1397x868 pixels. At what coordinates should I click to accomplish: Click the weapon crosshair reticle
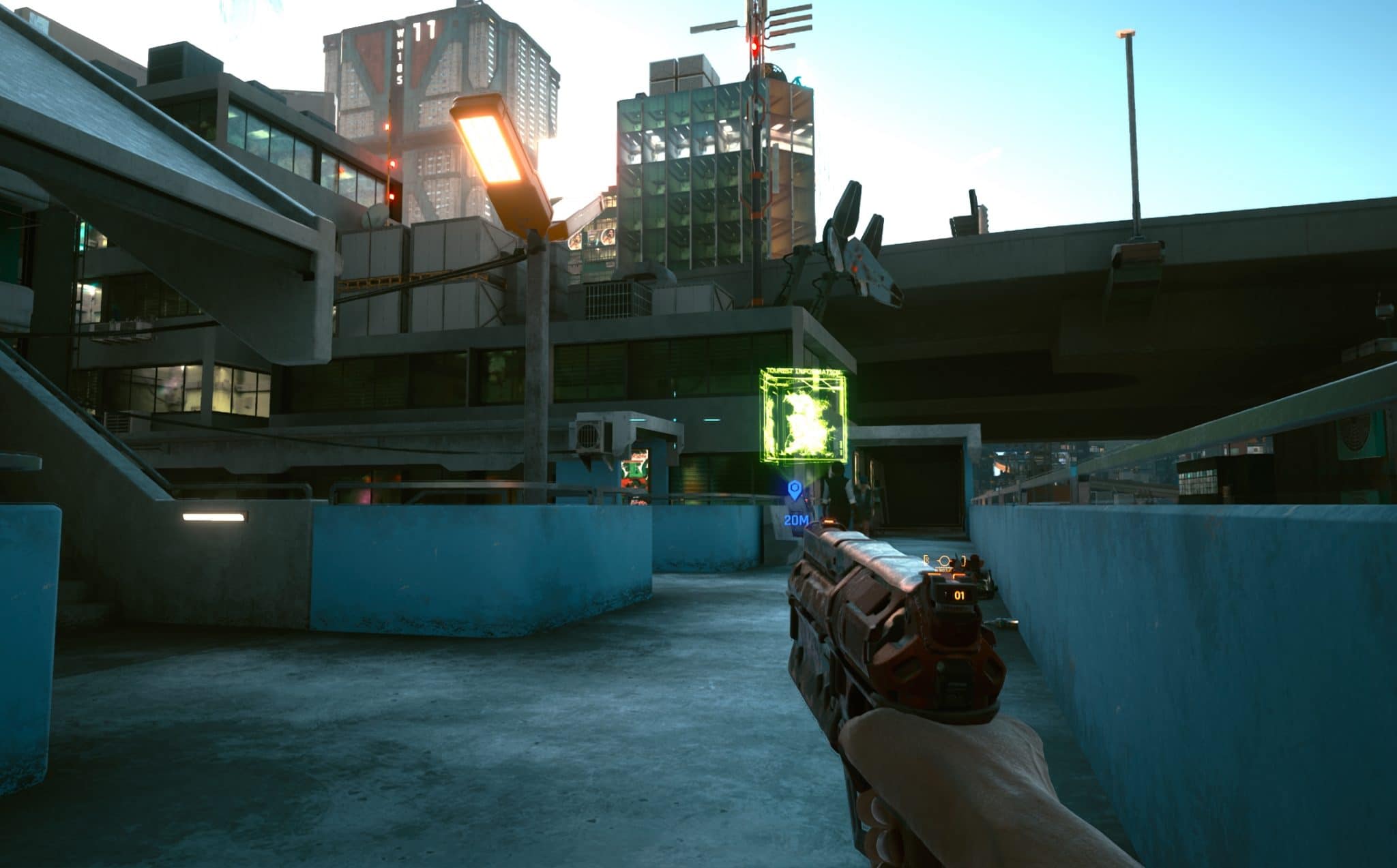[x=944, y=560]
